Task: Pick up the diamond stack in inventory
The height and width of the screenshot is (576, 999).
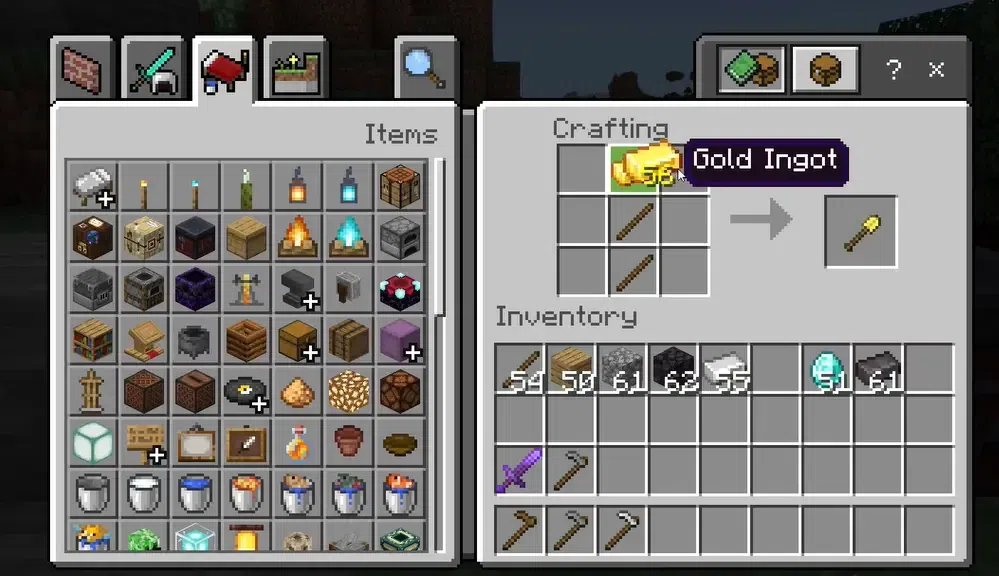Action: click(828, 369)
